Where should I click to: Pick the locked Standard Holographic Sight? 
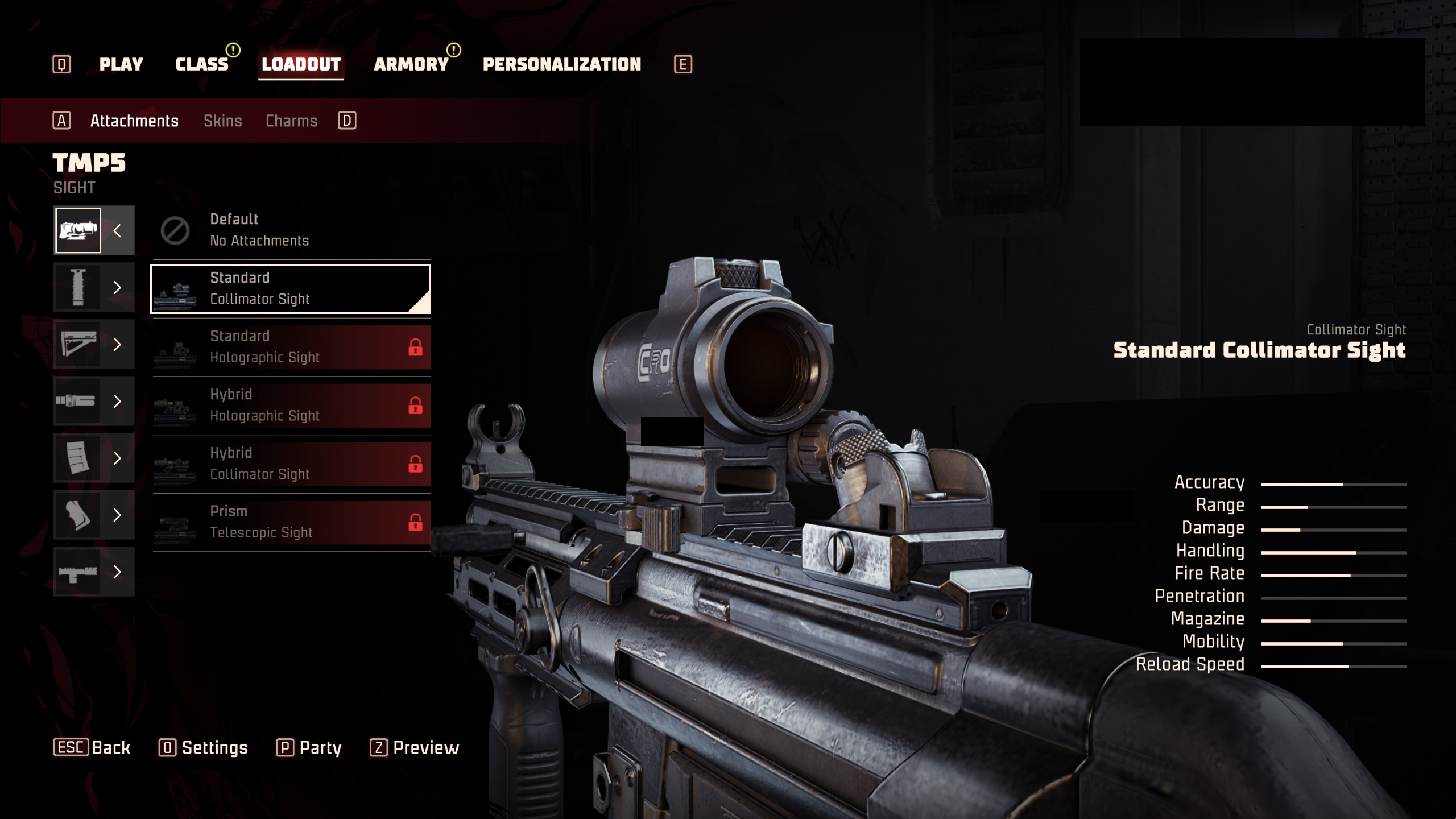click(291, 347)
